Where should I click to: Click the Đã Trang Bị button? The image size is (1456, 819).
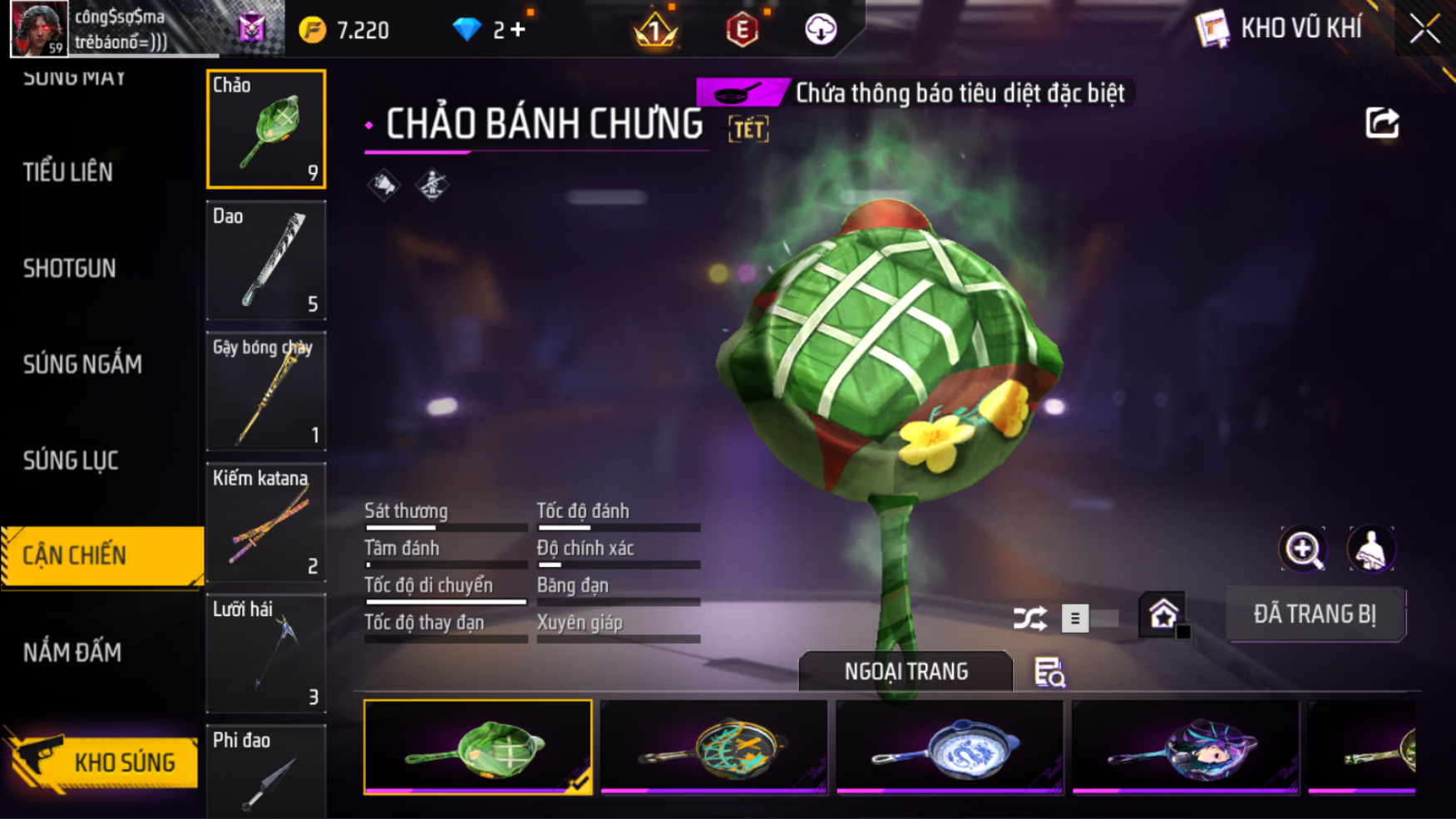1315,614
